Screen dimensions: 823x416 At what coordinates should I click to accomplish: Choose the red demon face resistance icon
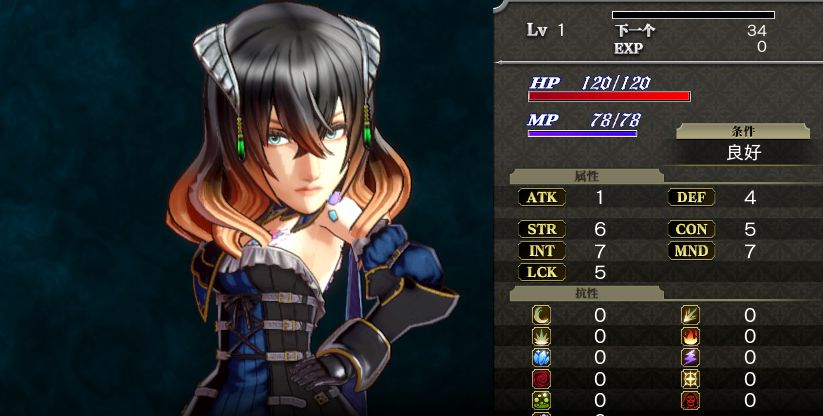(691, 401)
